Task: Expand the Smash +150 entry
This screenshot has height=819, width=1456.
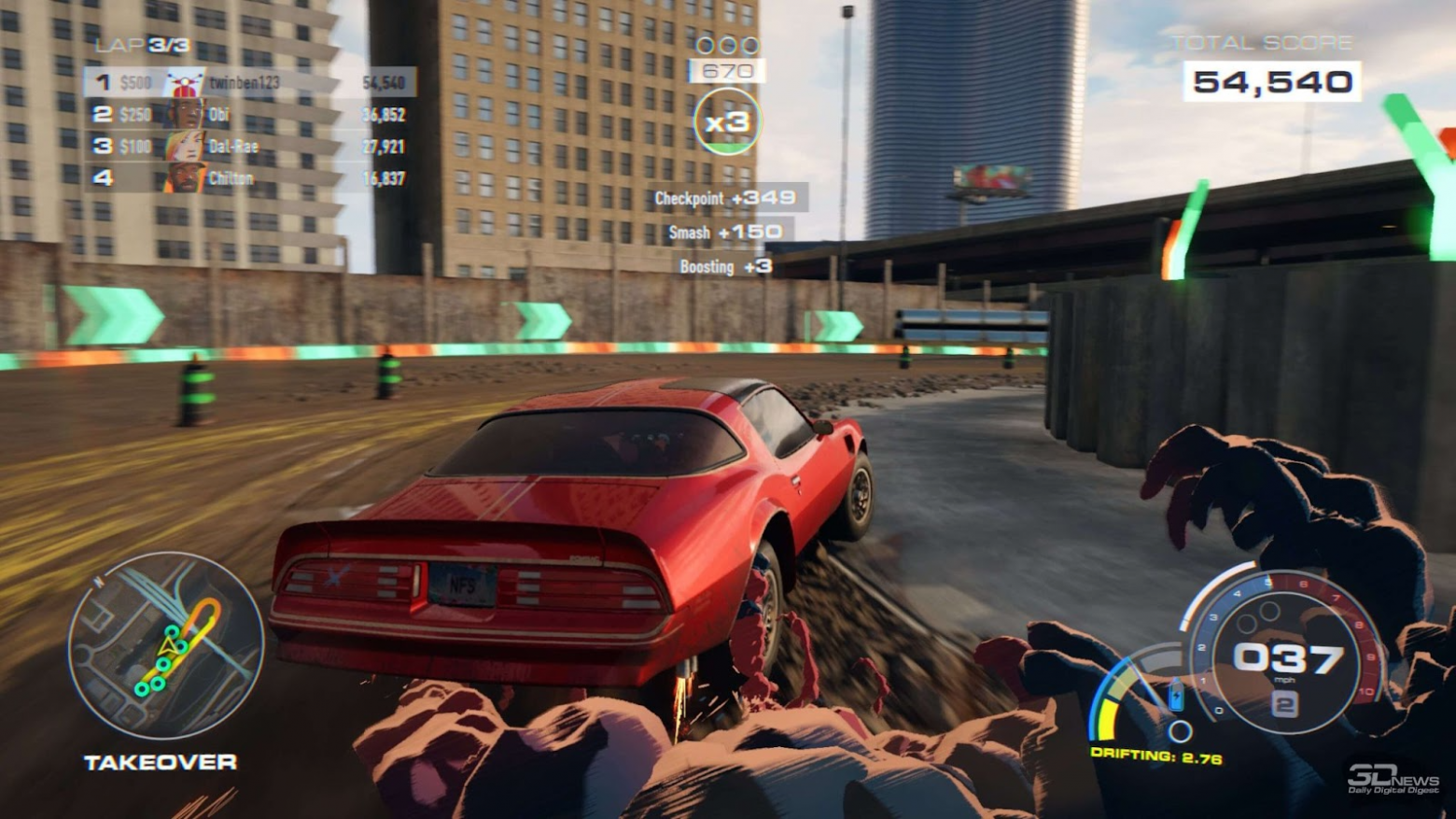Action: point(726,233)
